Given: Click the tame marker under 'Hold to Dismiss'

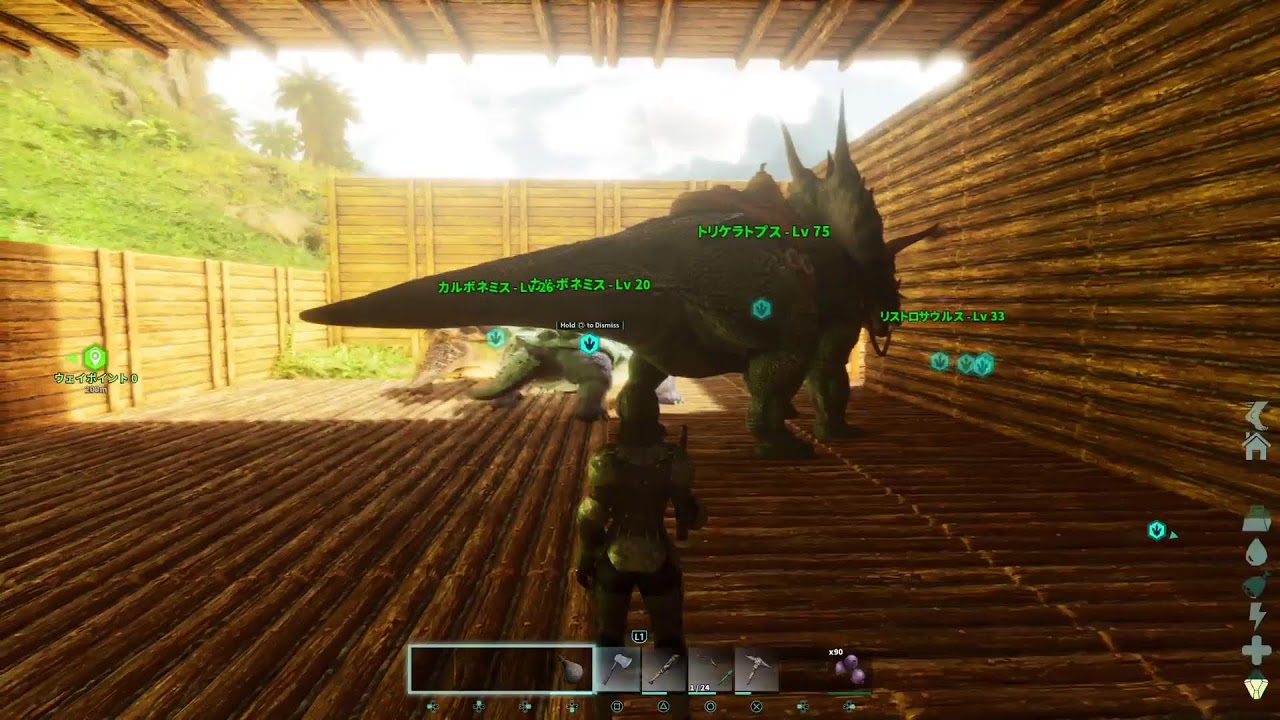Looking at the screenshot, I should click(x=589, y=344).
